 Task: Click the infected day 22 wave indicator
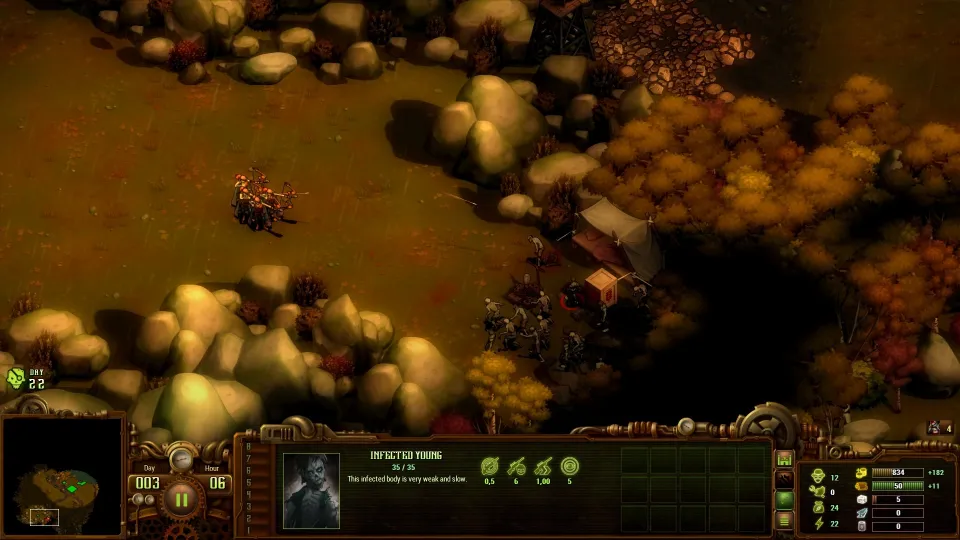tap(26, 378)
